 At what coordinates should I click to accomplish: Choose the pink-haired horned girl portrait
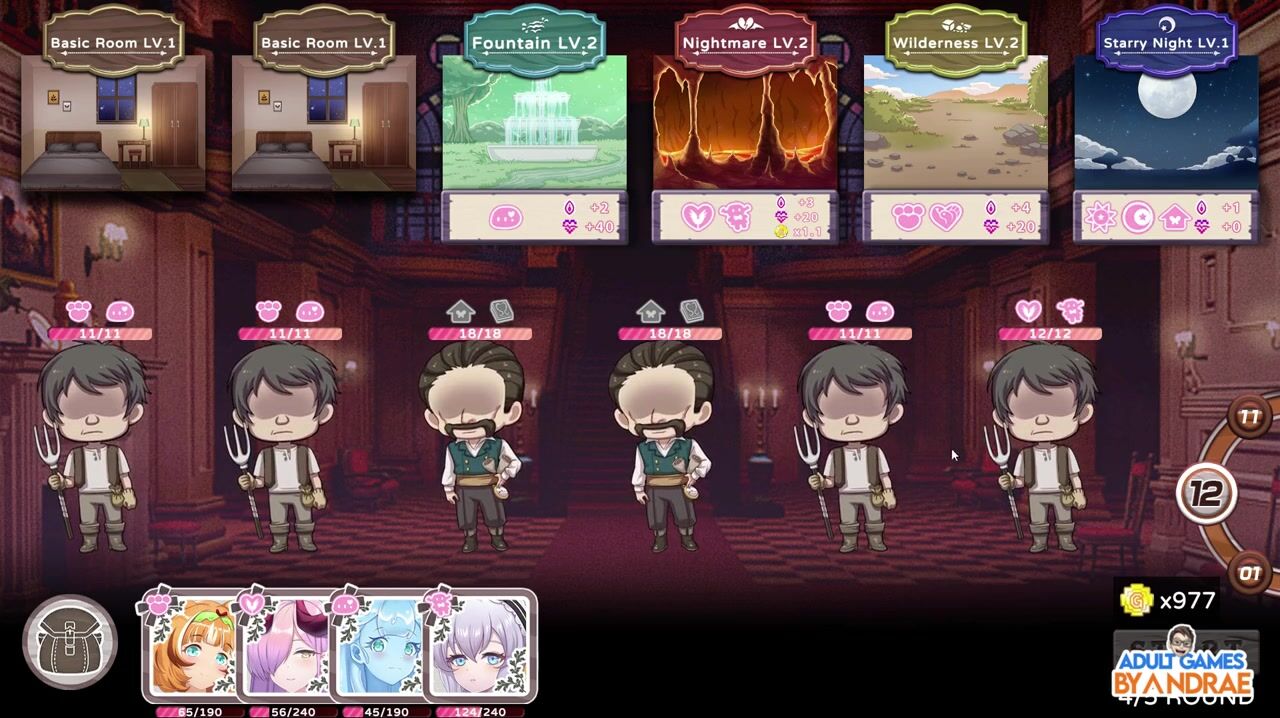[289, 648]
